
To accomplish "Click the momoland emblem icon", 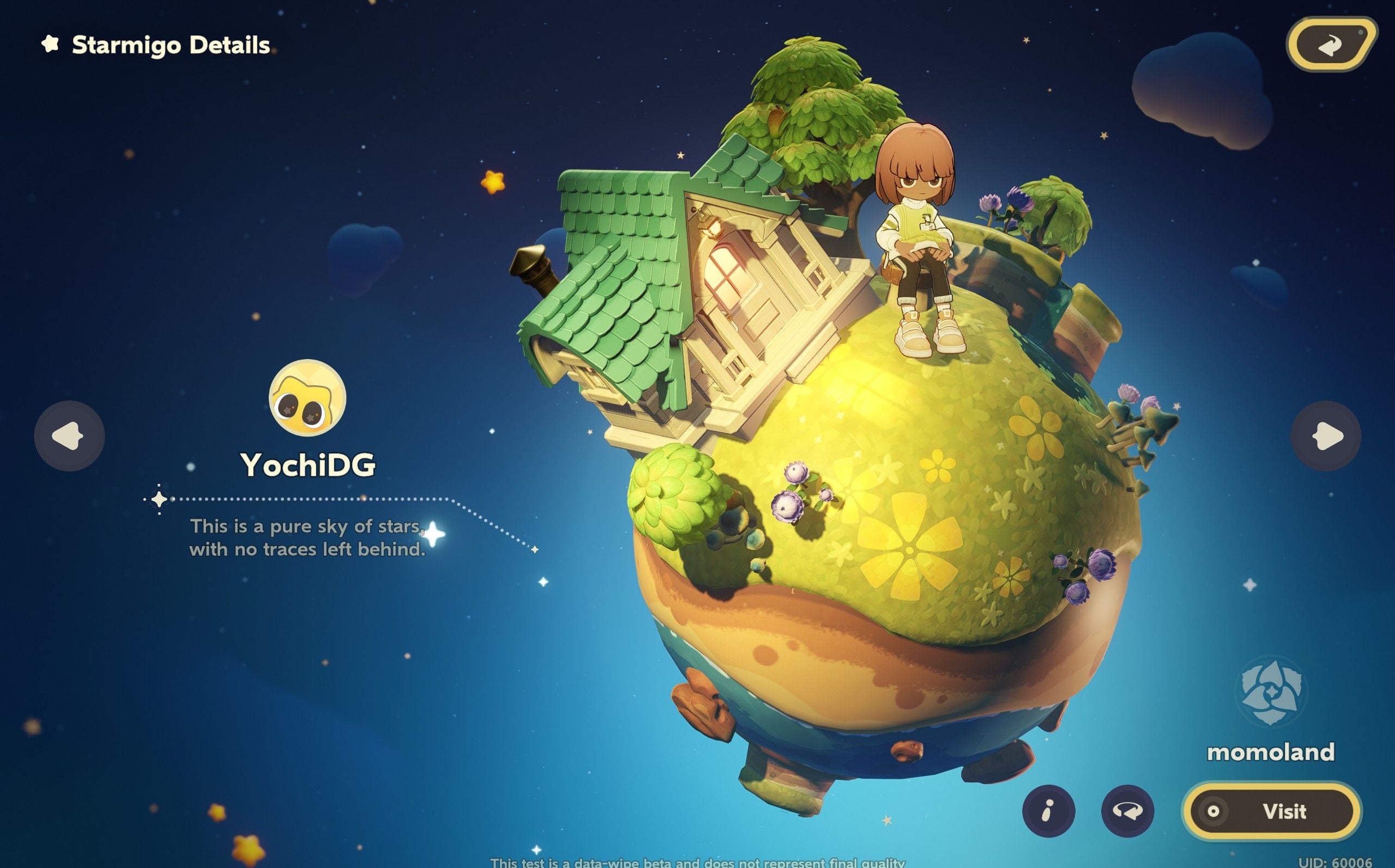I will [x=1270, y=691].
